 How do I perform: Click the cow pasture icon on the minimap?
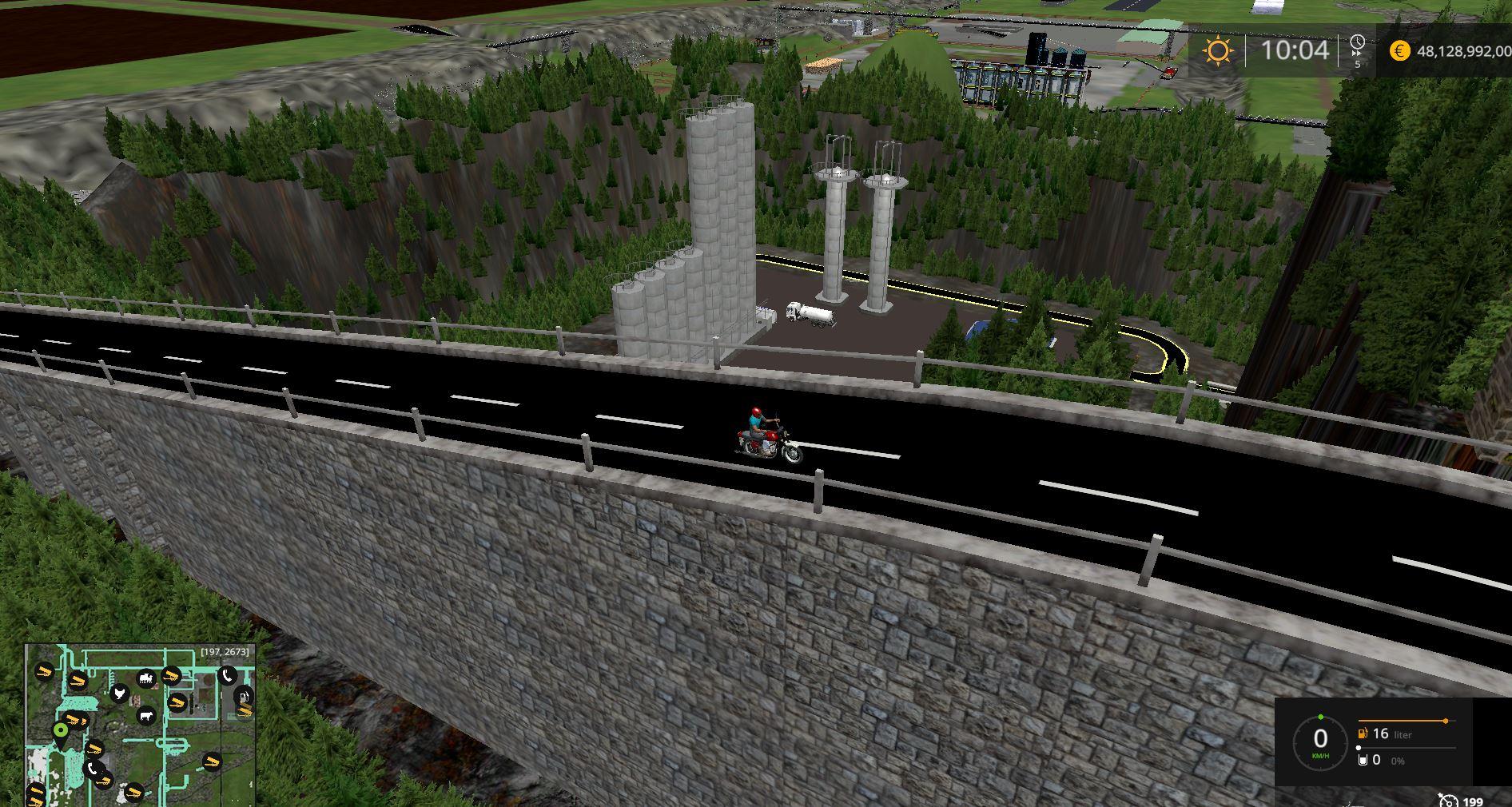point(146,715)
